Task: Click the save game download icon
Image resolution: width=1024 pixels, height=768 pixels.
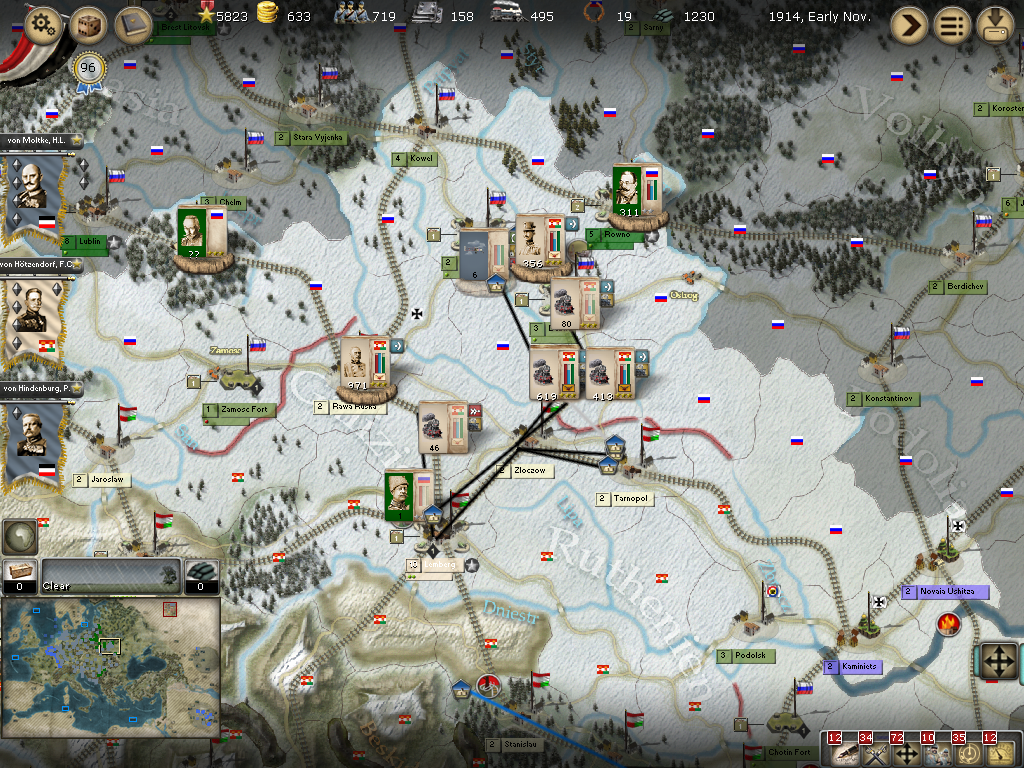Action: [995, 24]
